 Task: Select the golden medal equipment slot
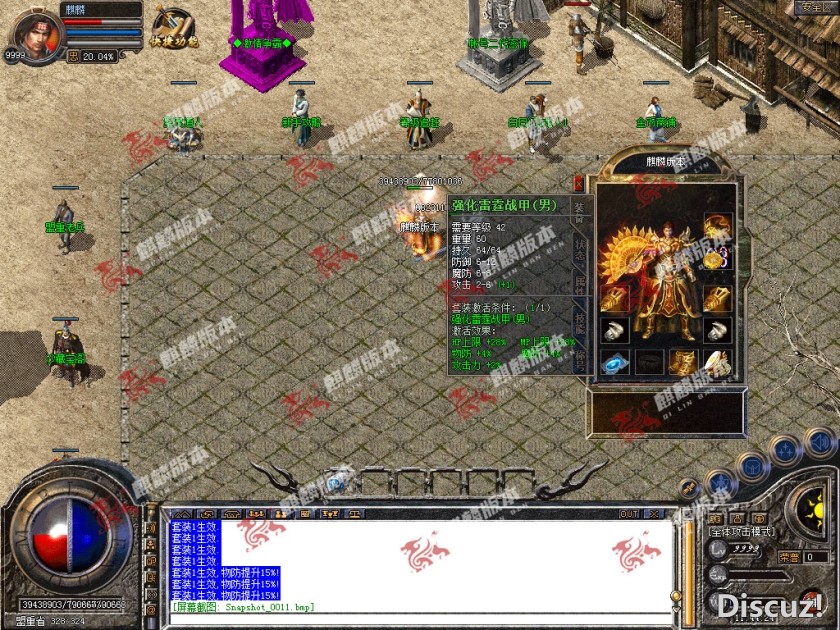tap(715, 260)
